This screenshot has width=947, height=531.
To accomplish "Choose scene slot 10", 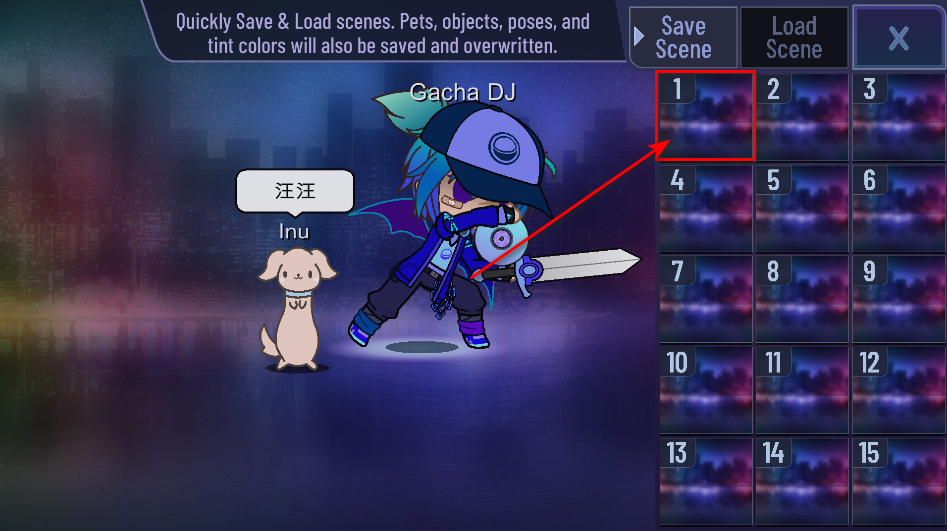I will pyautogui.click(x=705, y=389).
